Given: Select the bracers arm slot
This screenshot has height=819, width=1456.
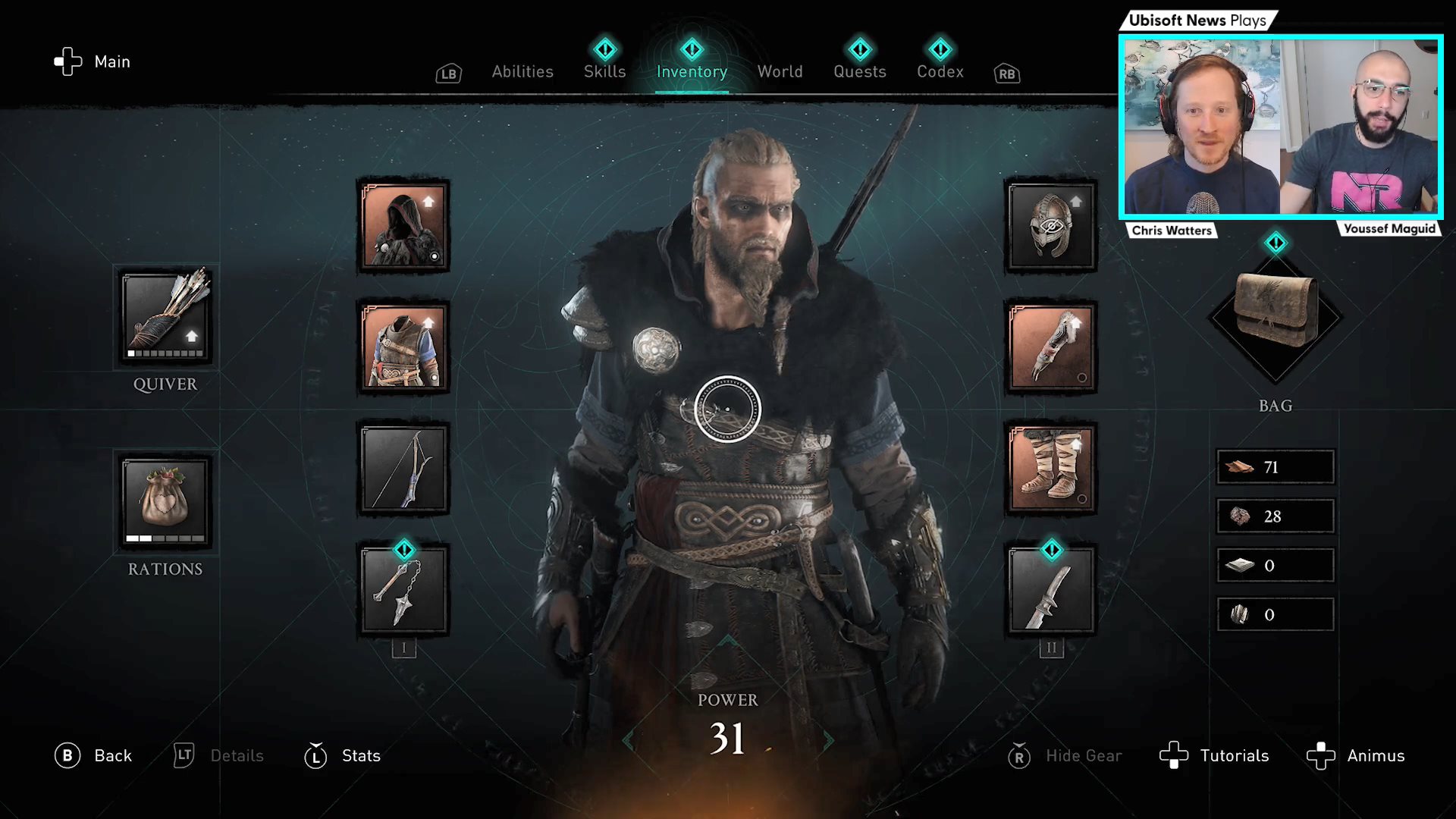Looking at the screenshot, I should click(1051, 347).
